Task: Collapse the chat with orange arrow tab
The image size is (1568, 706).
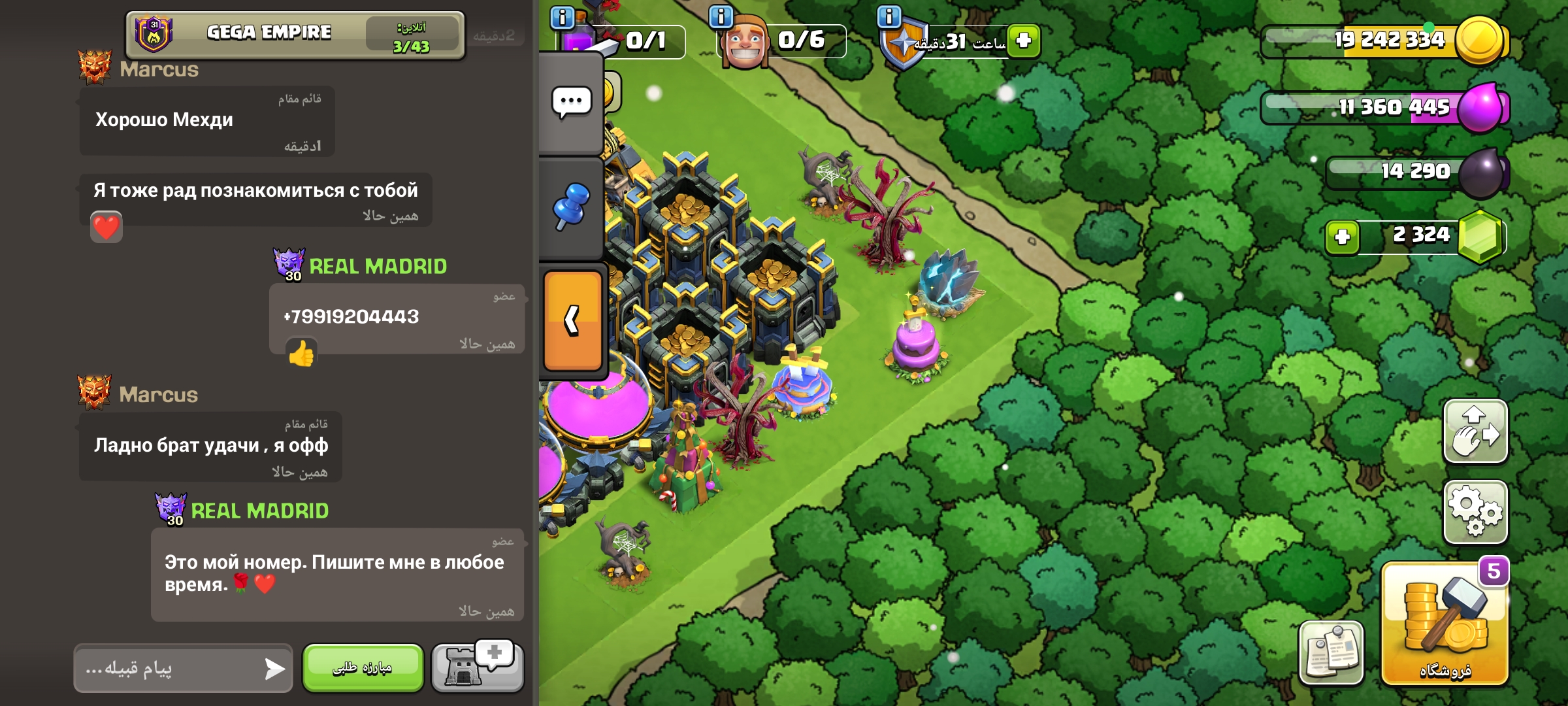Action: (572, 320)
